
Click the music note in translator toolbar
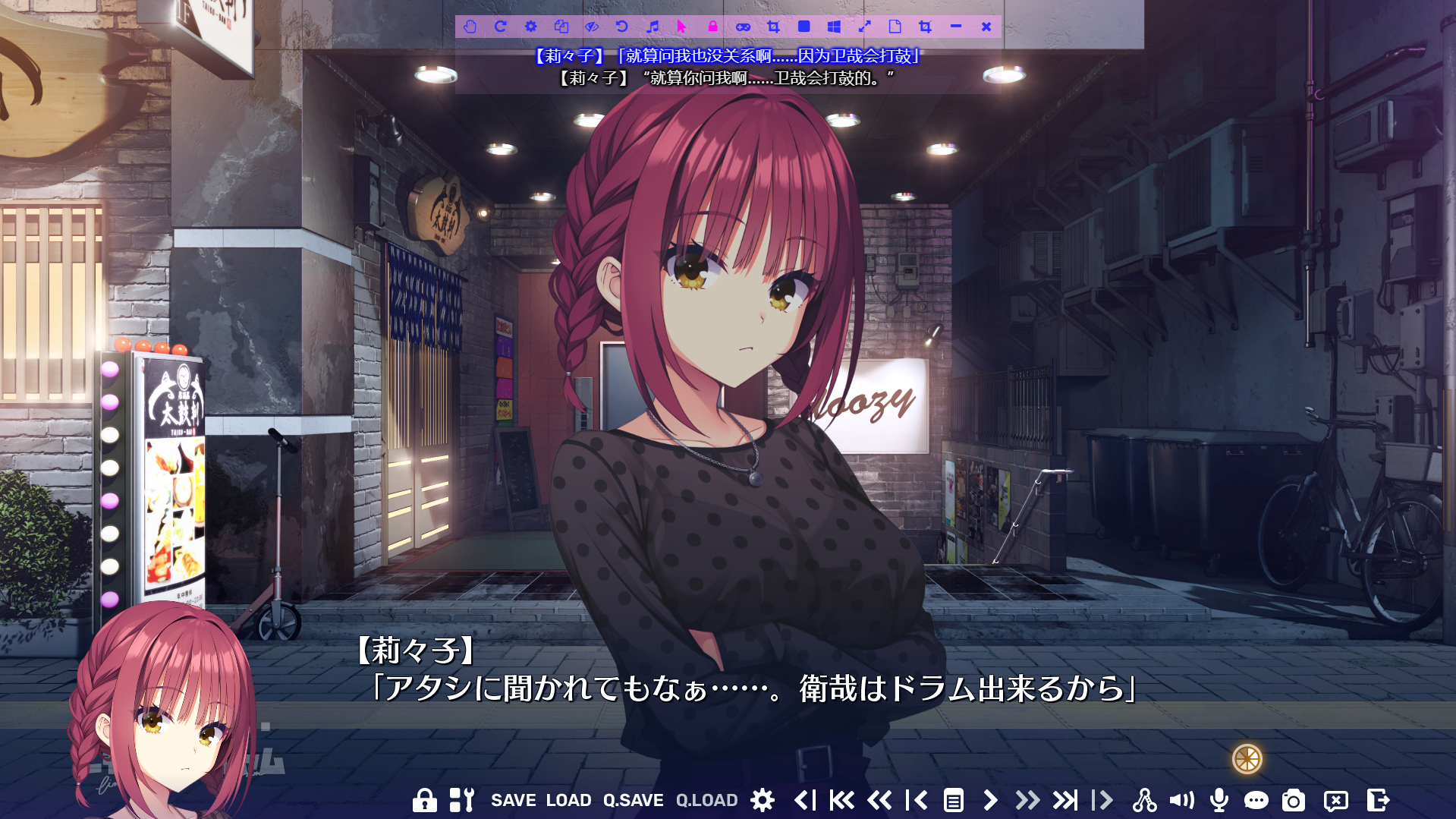coord(653,27)
